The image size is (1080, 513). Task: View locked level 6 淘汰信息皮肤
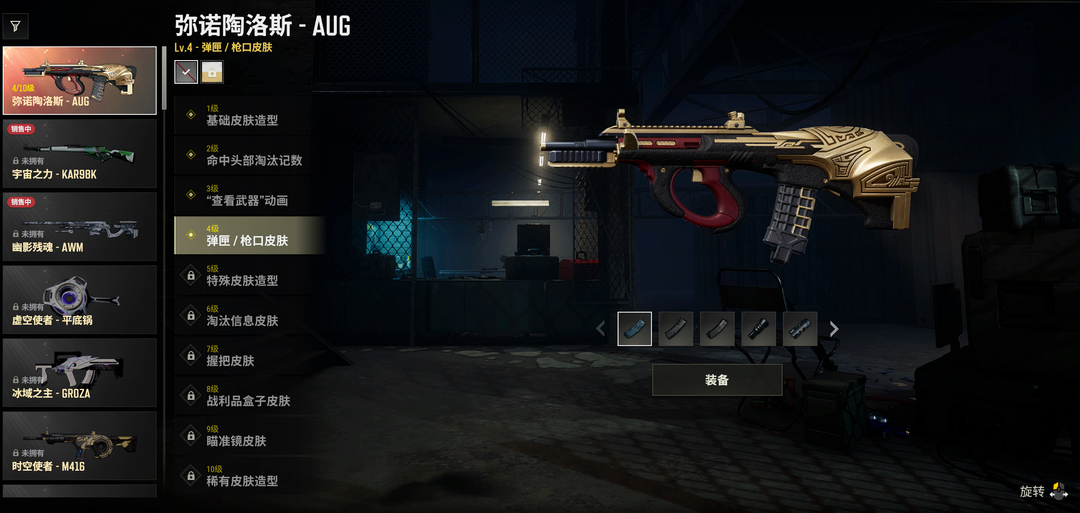click(248, 316)
